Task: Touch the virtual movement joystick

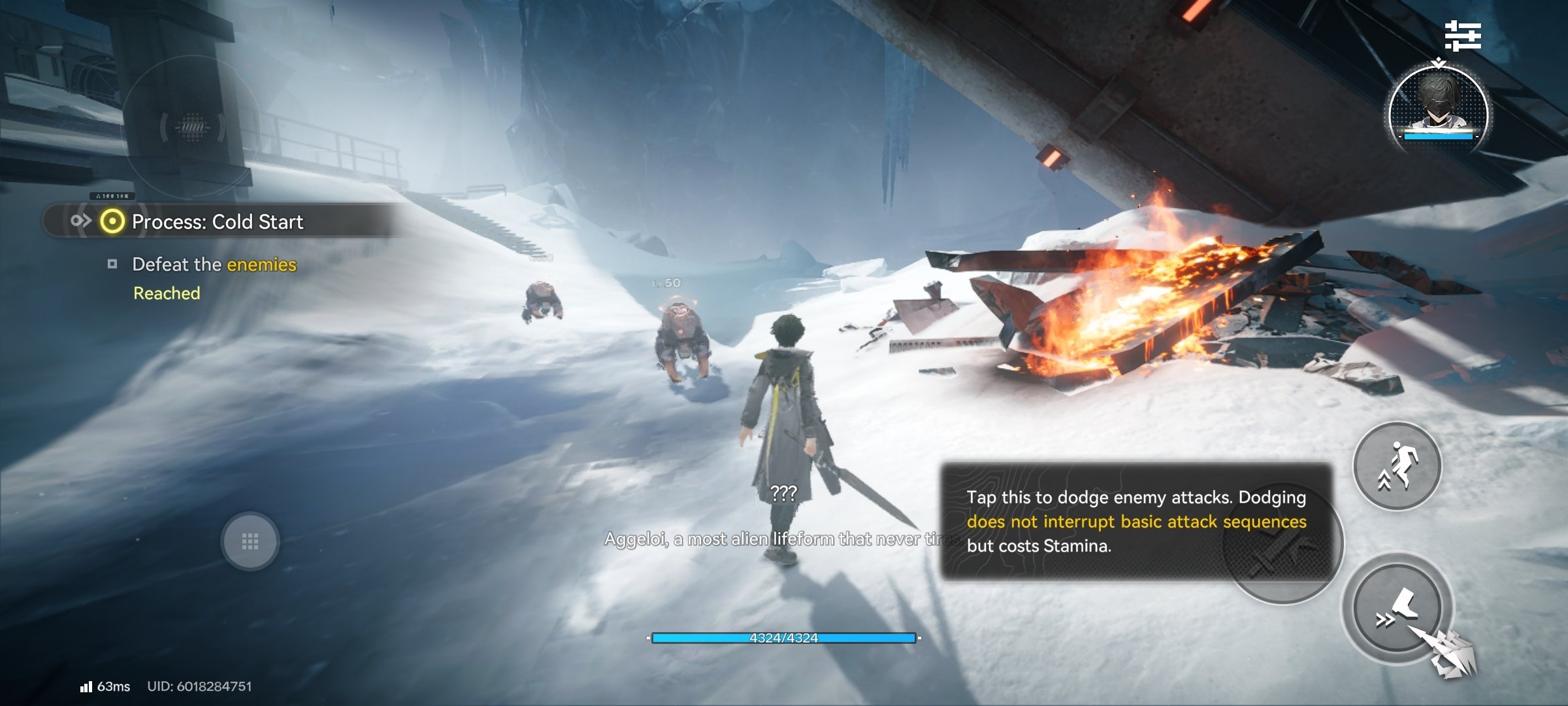Action: (x=192, y=127)
